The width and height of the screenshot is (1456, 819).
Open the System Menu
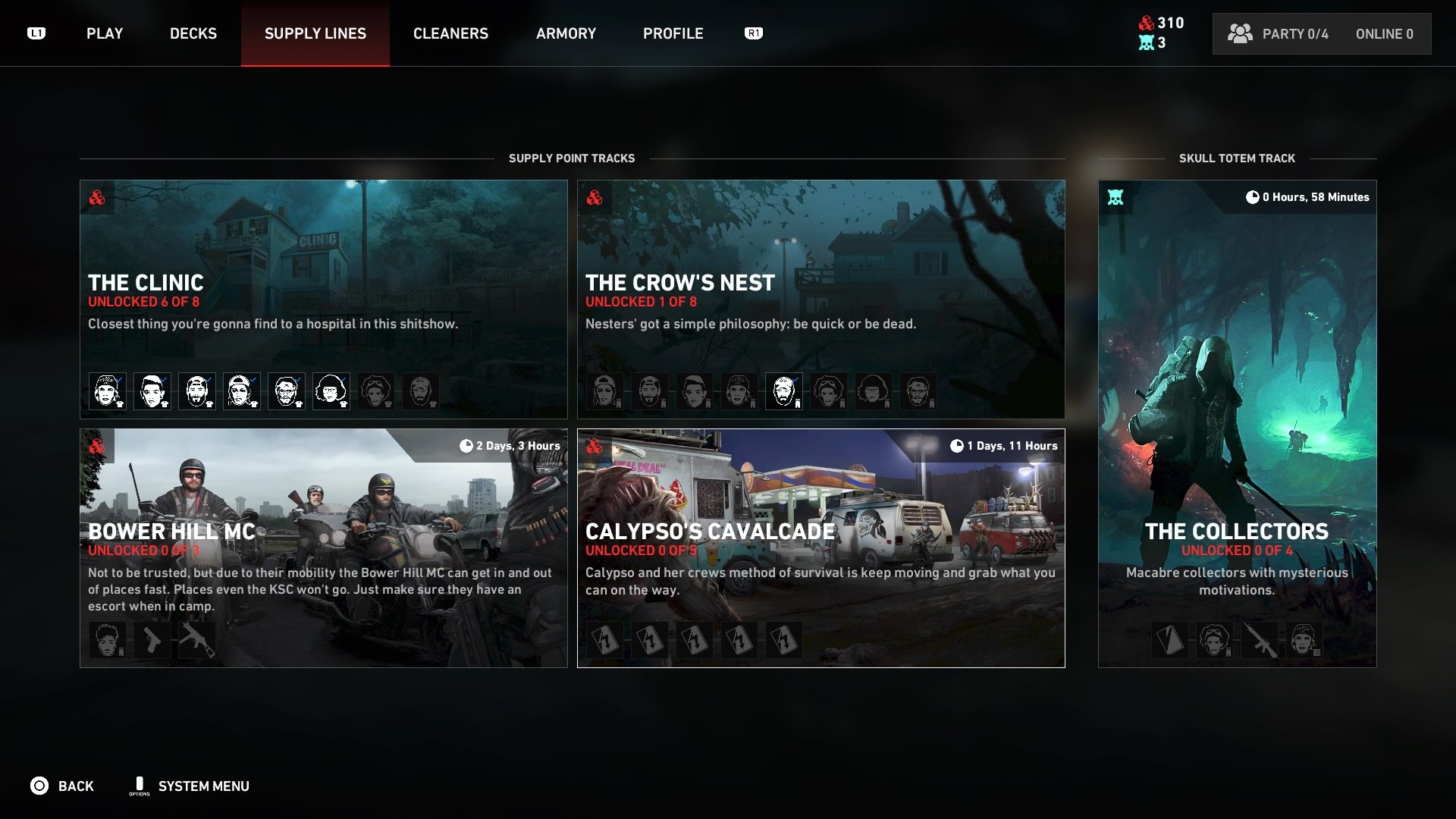click(190, 786)
